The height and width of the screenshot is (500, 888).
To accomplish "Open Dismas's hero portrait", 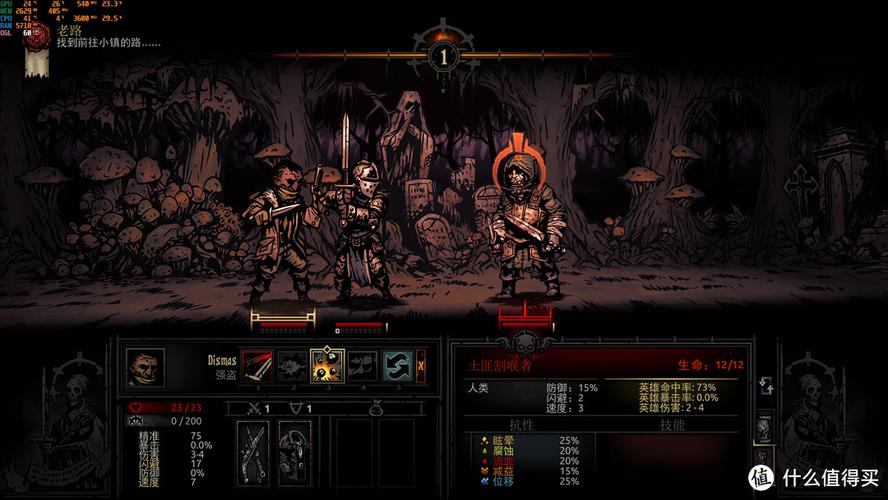I will [145, 367].
